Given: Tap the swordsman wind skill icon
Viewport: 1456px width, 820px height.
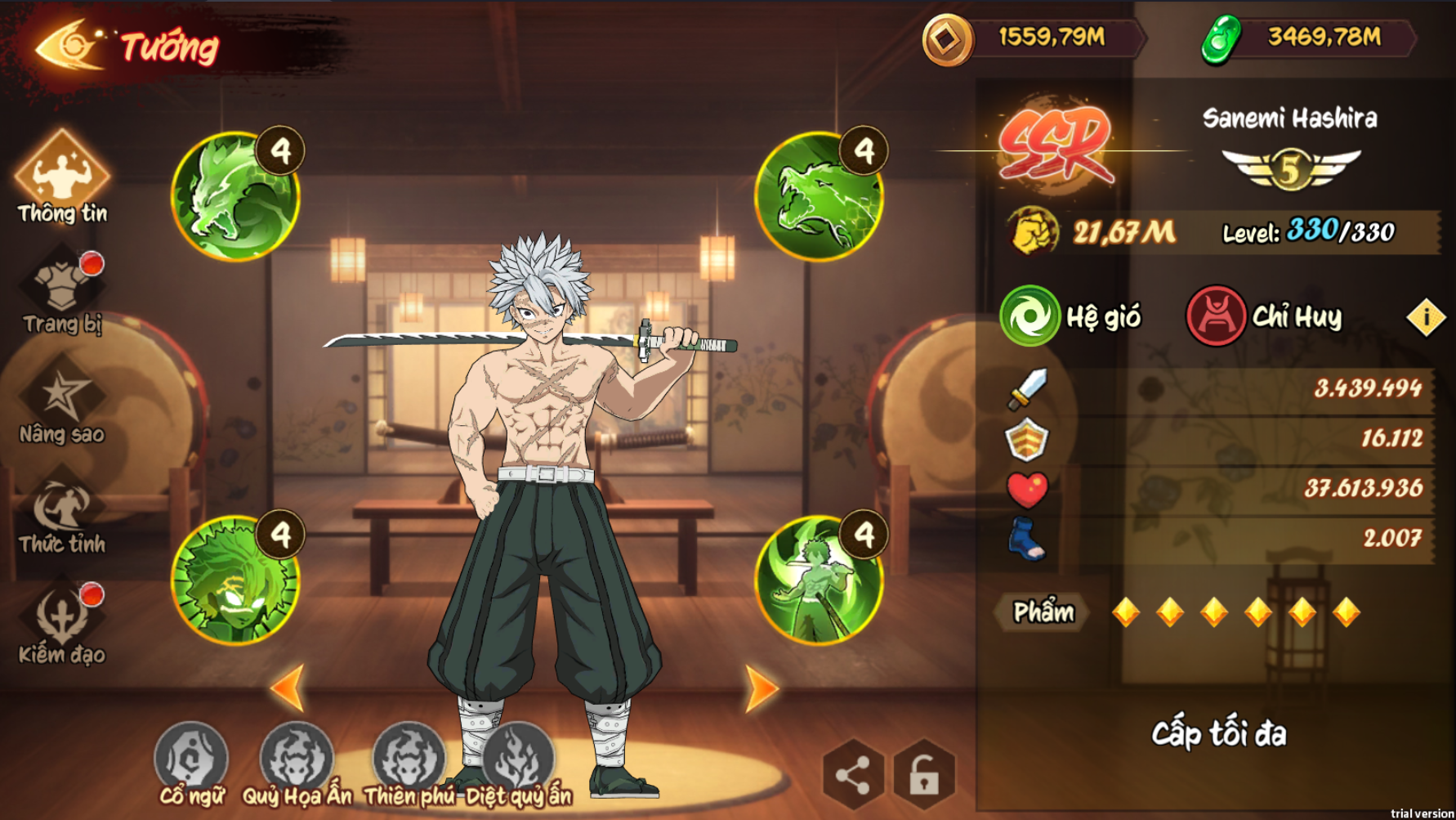Looking at the screenshot, I should click(x=819, y=580).
